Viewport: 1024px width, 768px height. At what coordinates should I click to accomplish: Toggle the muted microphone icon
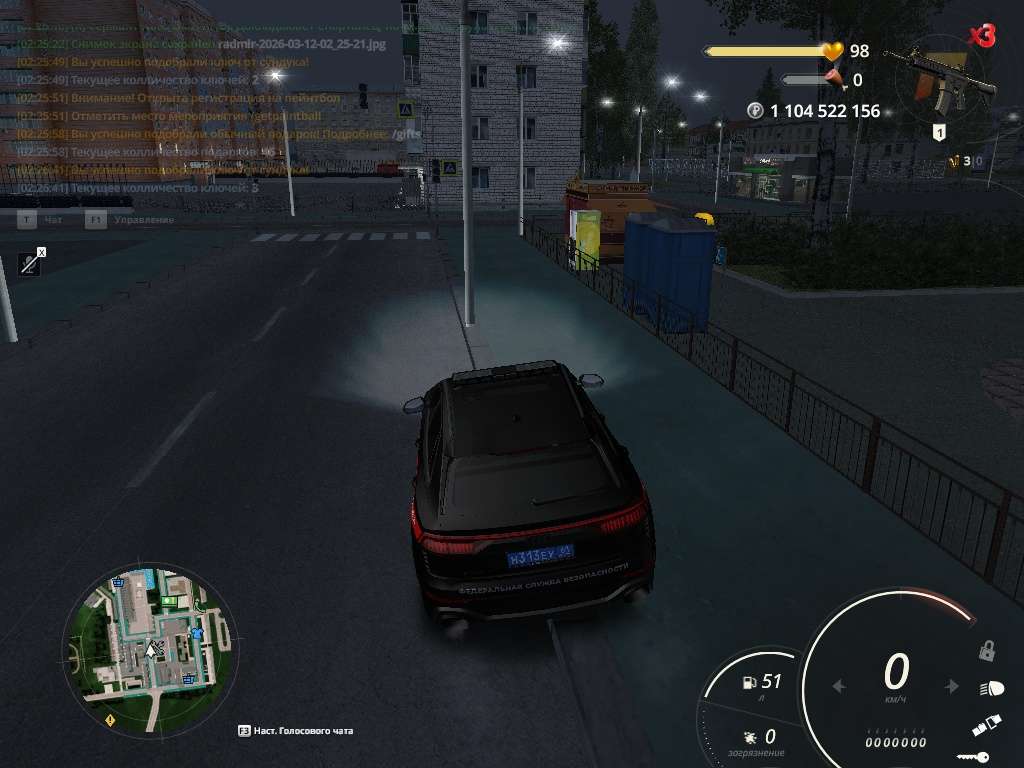[31, 263]
